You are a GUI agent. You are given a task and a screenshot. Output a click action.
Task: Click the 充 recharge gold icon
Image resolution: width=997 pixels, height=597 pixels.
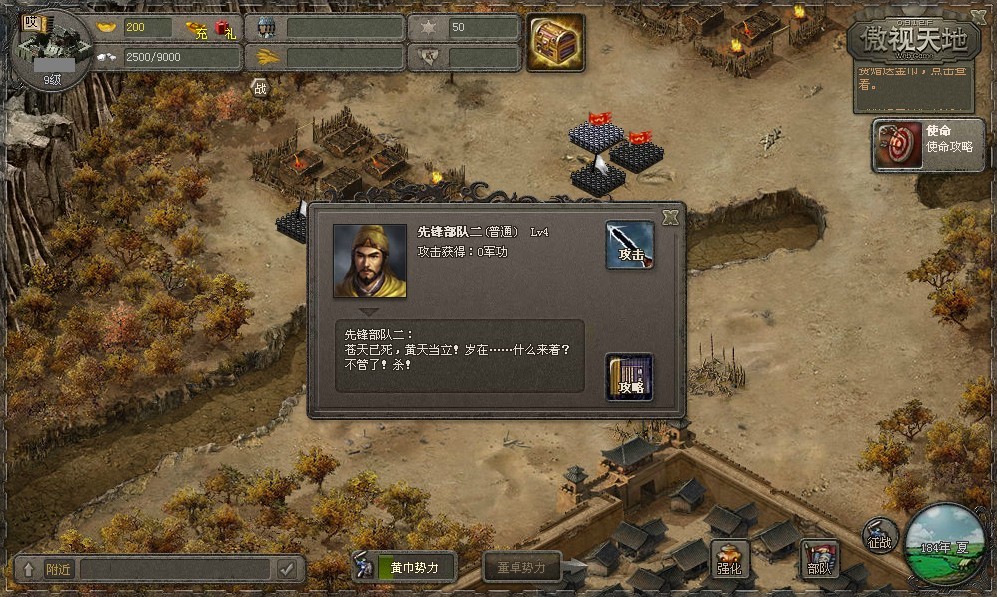[198, 28]
